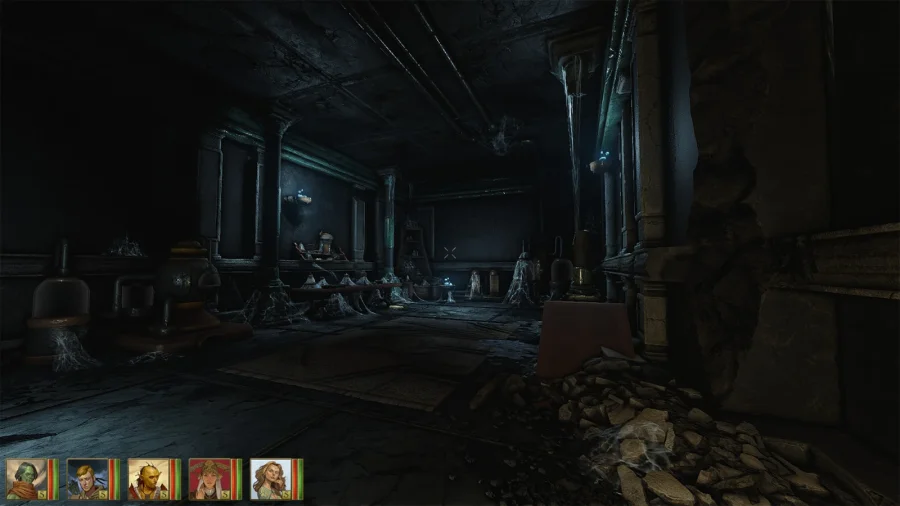Select the green-skinned hooded party member portrait
The image size is (900, 506).
pyautogui.click(x=26, y=479)
